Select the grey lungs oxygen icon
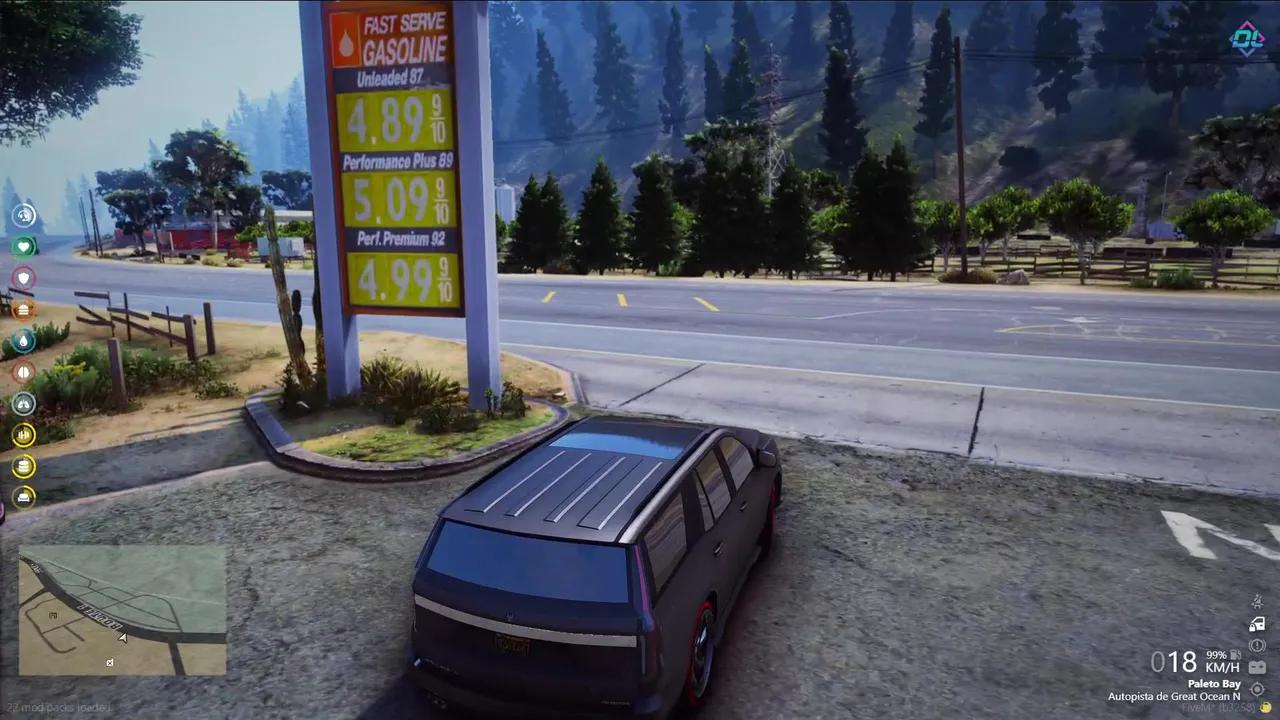Image resolution: width=1280 pixels, height=720 pixels. click(x=23, y=404)
